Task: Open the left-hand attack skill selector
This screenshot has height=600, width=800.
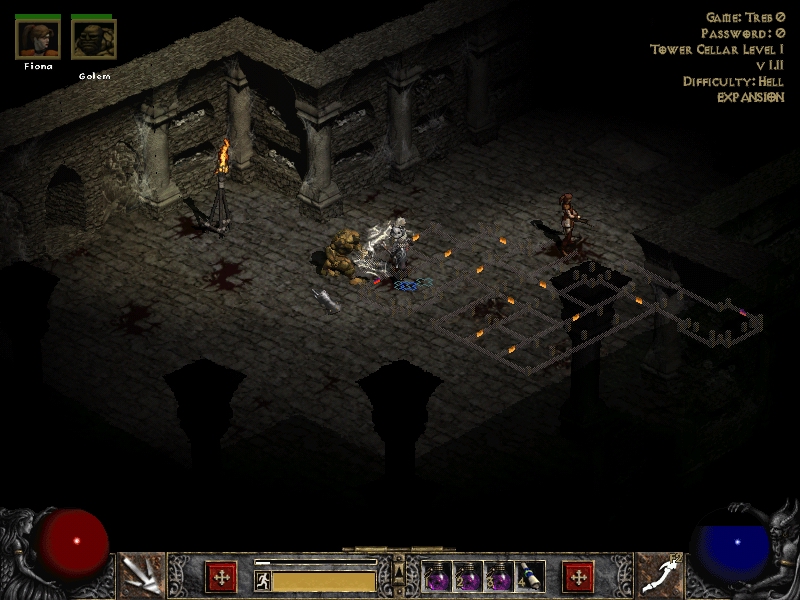Action: pyautogui.click(x=141, y=575)
